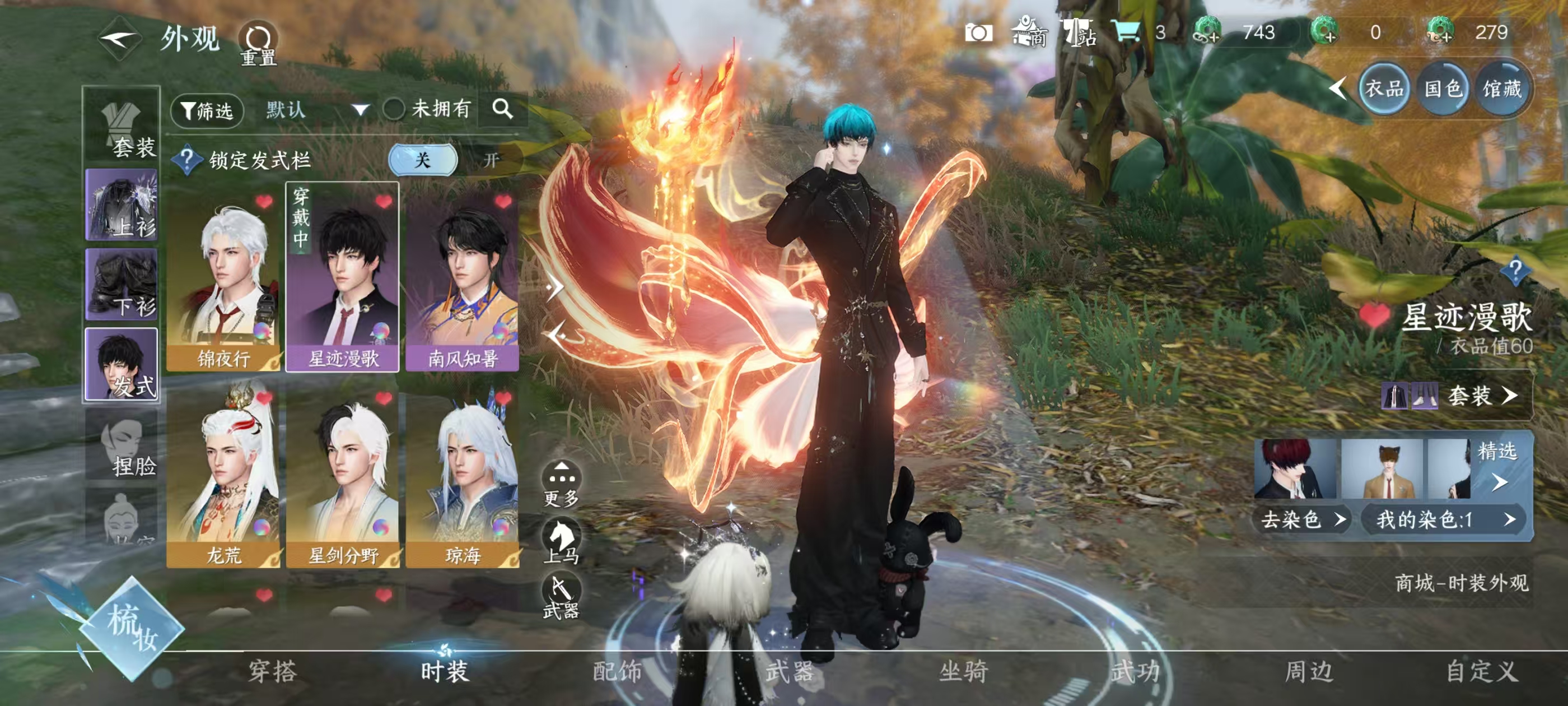Click the 重置 reset button
Viewport: 1568px width, 706px height.
point(258,43)
